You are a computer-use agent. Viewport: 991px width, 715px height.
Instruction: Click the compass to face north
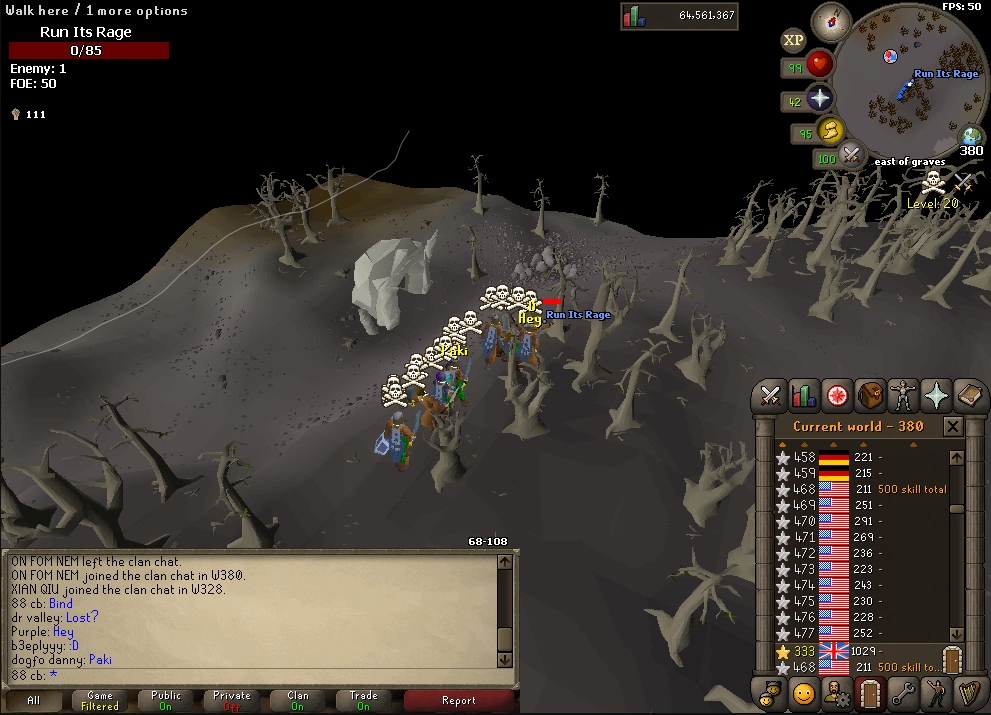[830, 19]
